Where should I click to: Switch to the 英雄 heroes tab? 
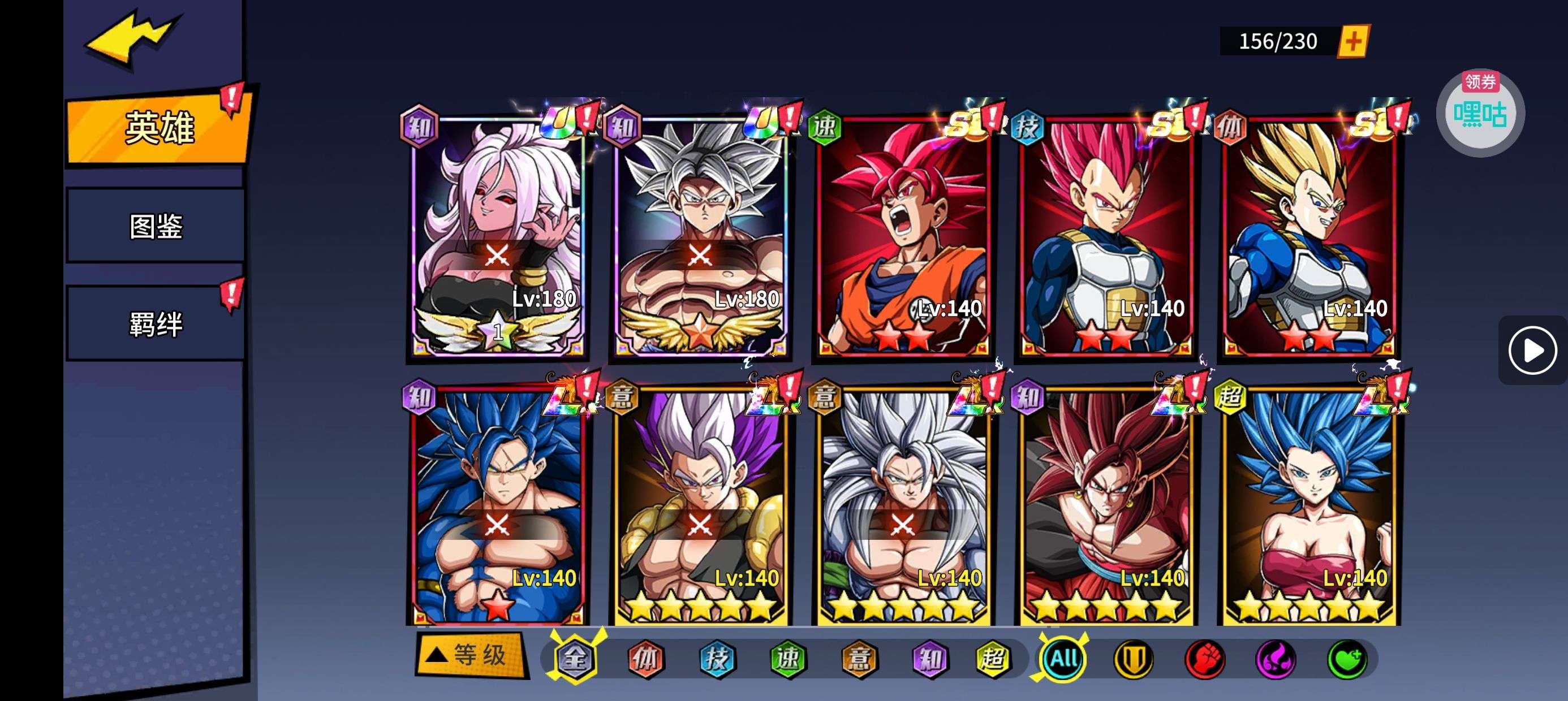[x=158, y=128]
